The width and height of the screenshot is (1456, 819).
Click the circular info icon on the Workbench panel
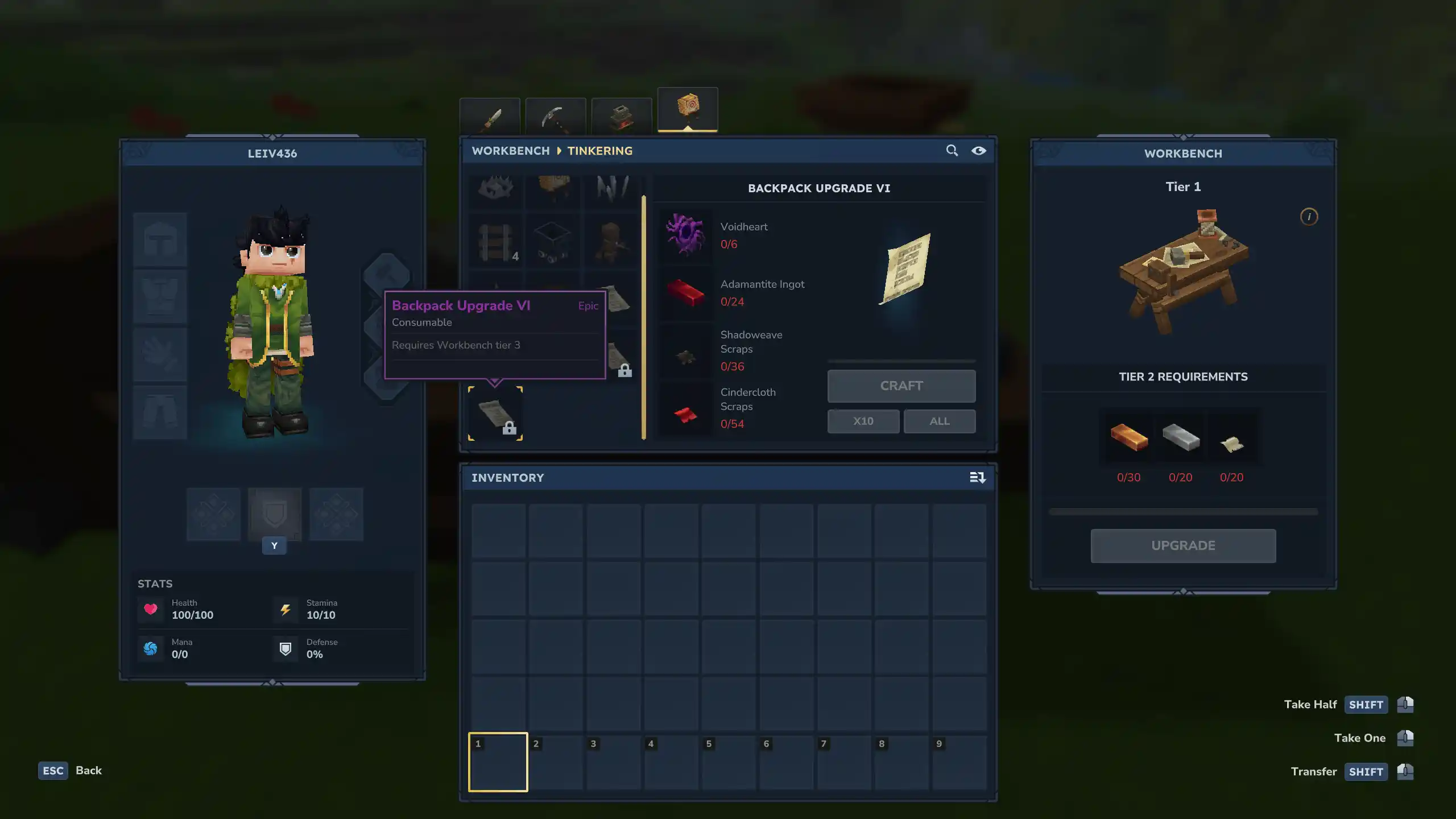pyautogui.click(x=1309, y=216)
